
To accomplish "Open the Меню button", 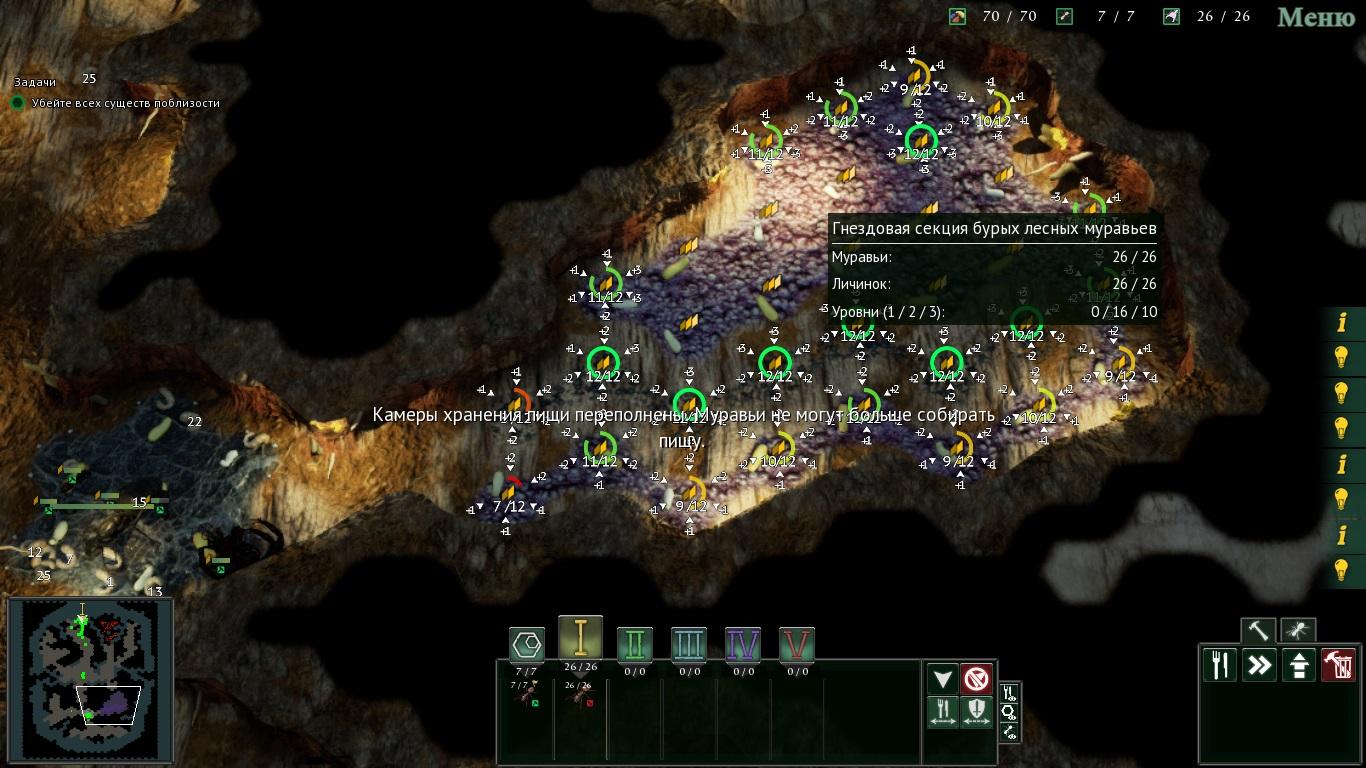I will (1316, 17).
